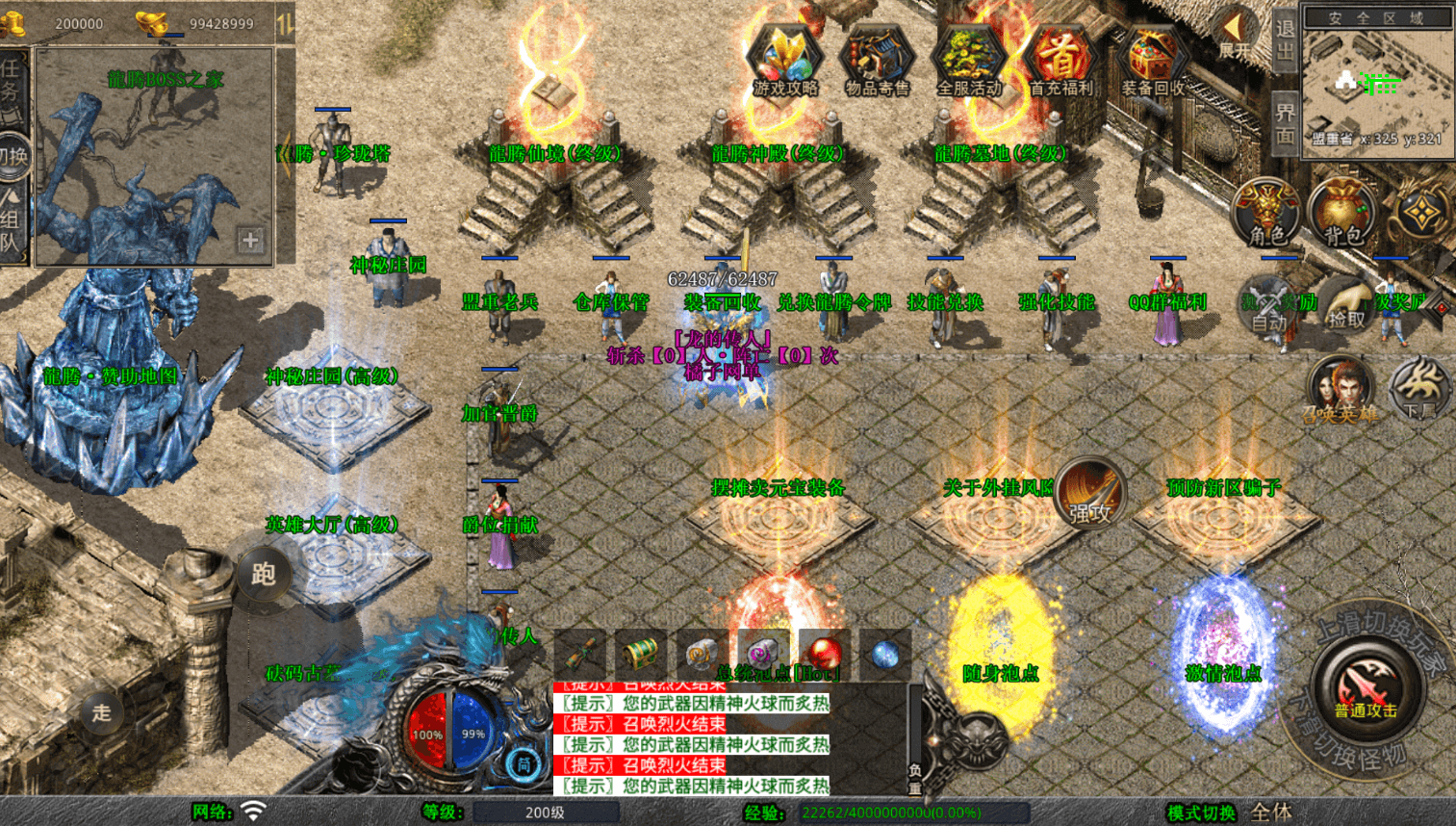
Task: Open the 首充福利 first-recharge reward
Action: point(1060,60)
